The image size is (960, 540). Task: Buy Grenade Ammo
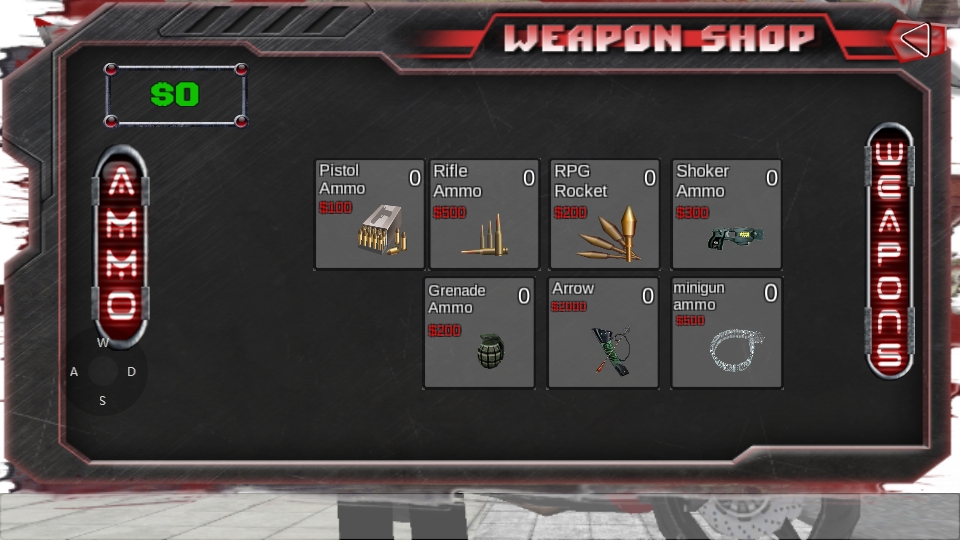pos(479,333)
